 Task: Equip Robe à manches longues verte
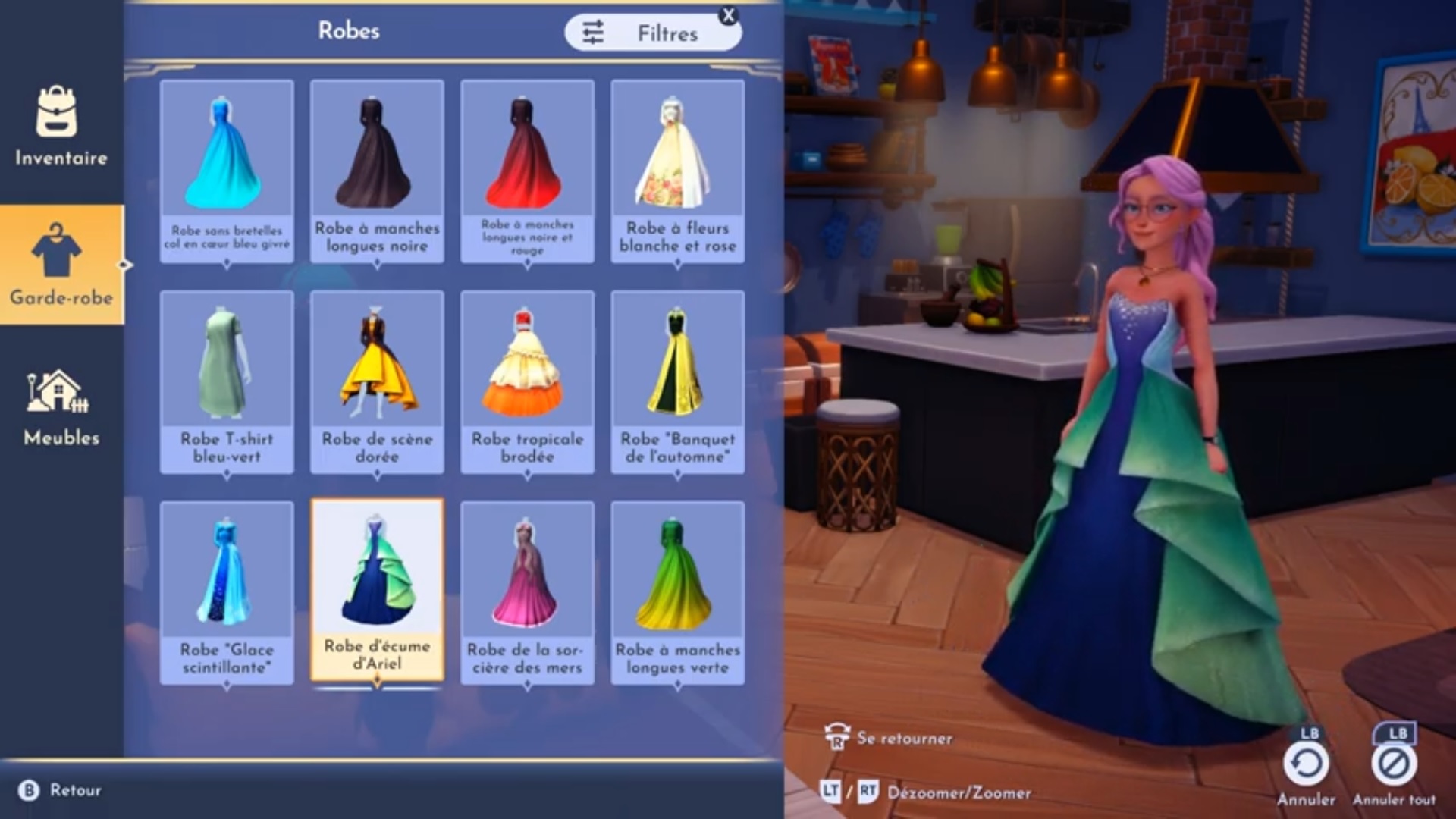click(677, 592)
